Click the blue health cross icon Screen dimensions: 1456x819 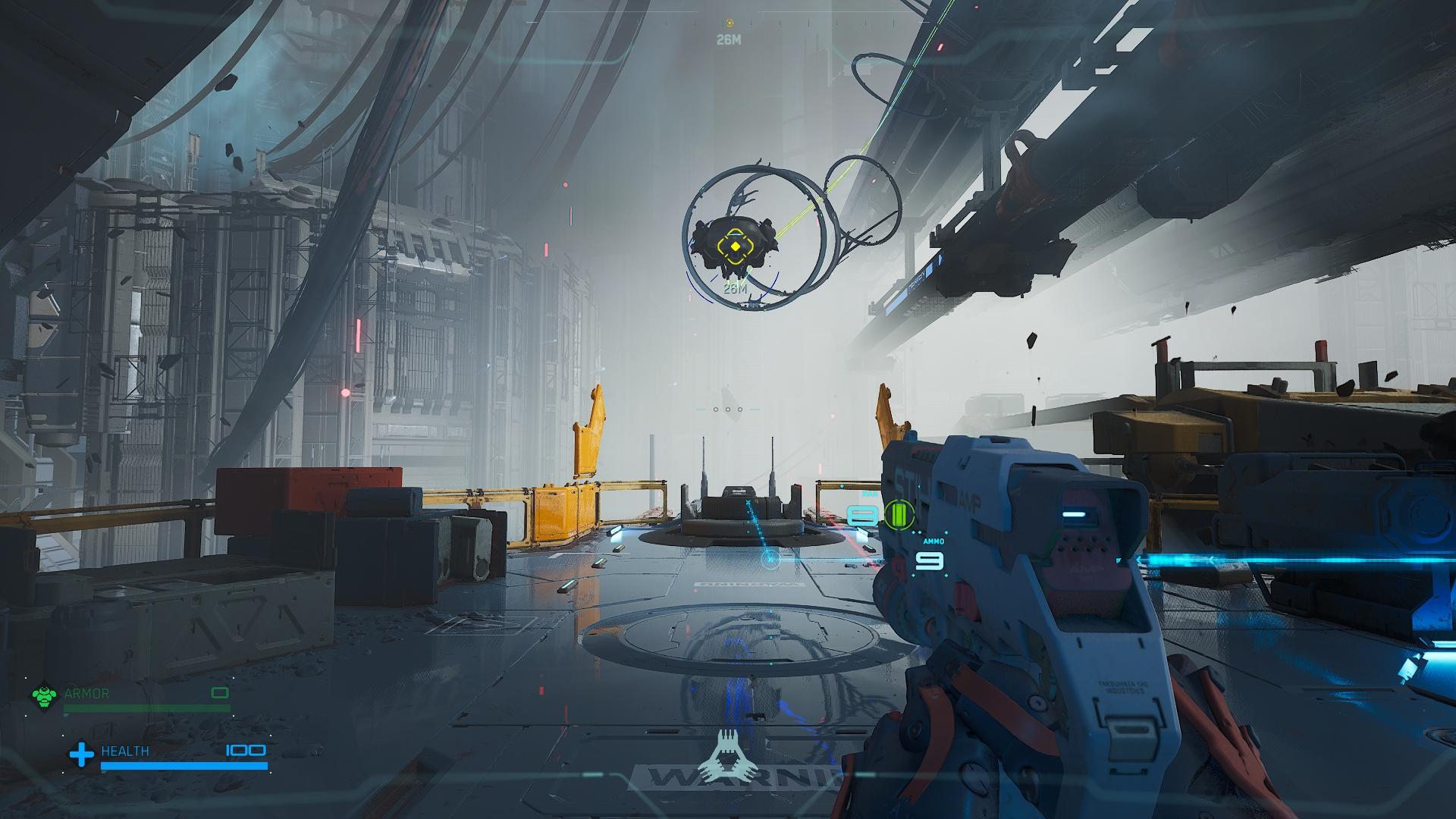point(81,755)
